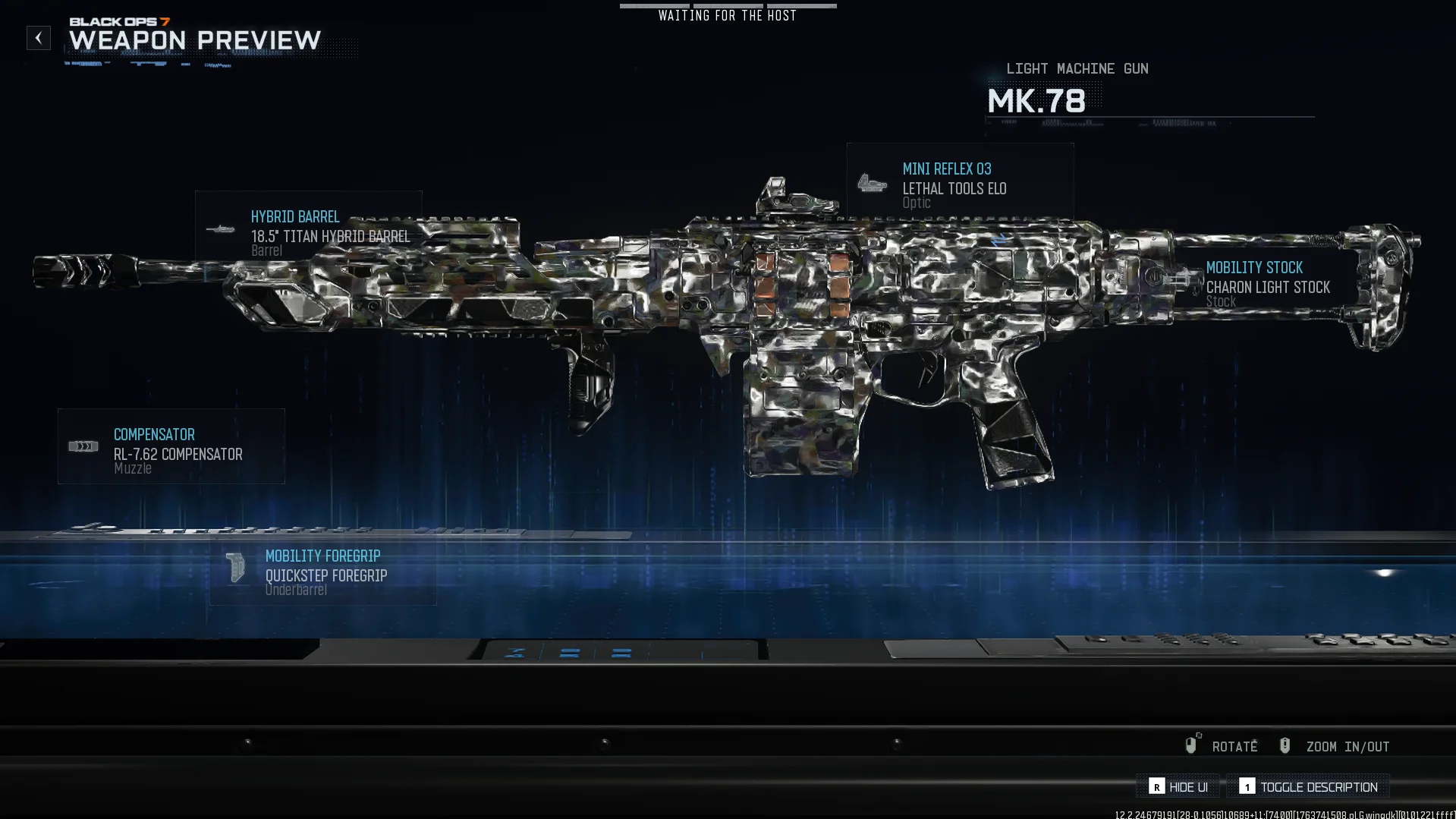
Task: Click the mouse rotate icon near Rotate label
Action: pyautogui.click(x=1191, y=745)
